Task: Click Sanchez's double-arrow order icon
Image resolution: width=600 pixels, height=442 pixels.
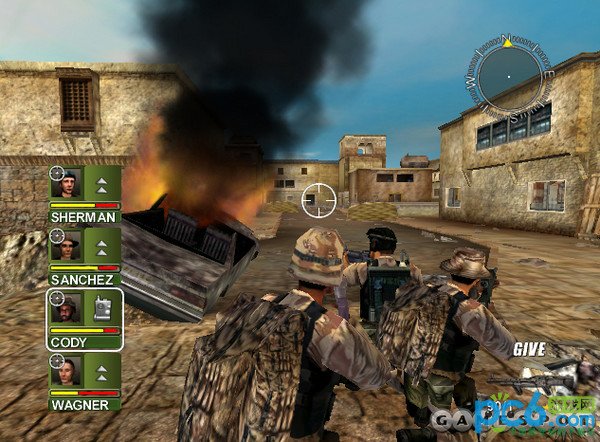Action: (102, 246)
